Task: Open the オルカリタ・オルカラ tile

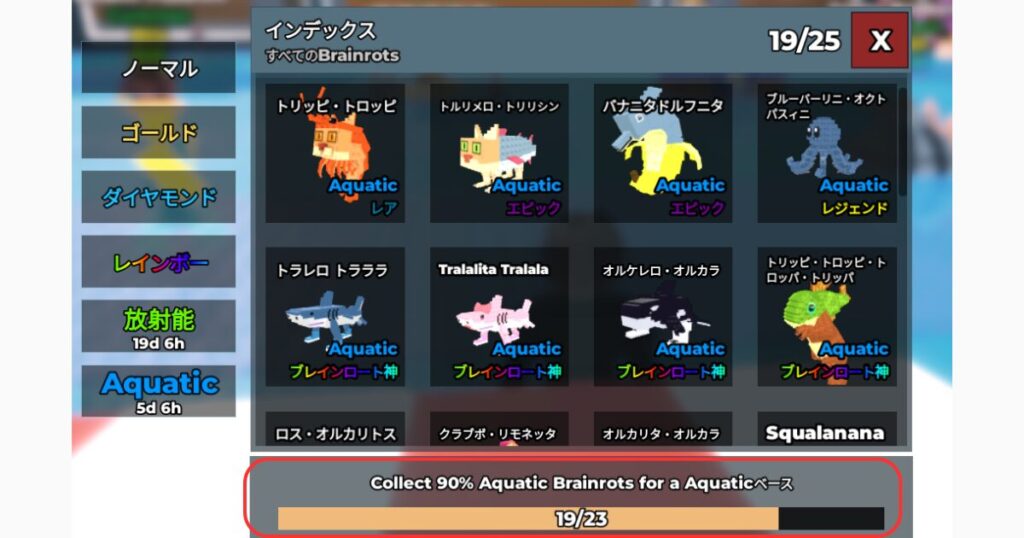Action: coord(662,431)
